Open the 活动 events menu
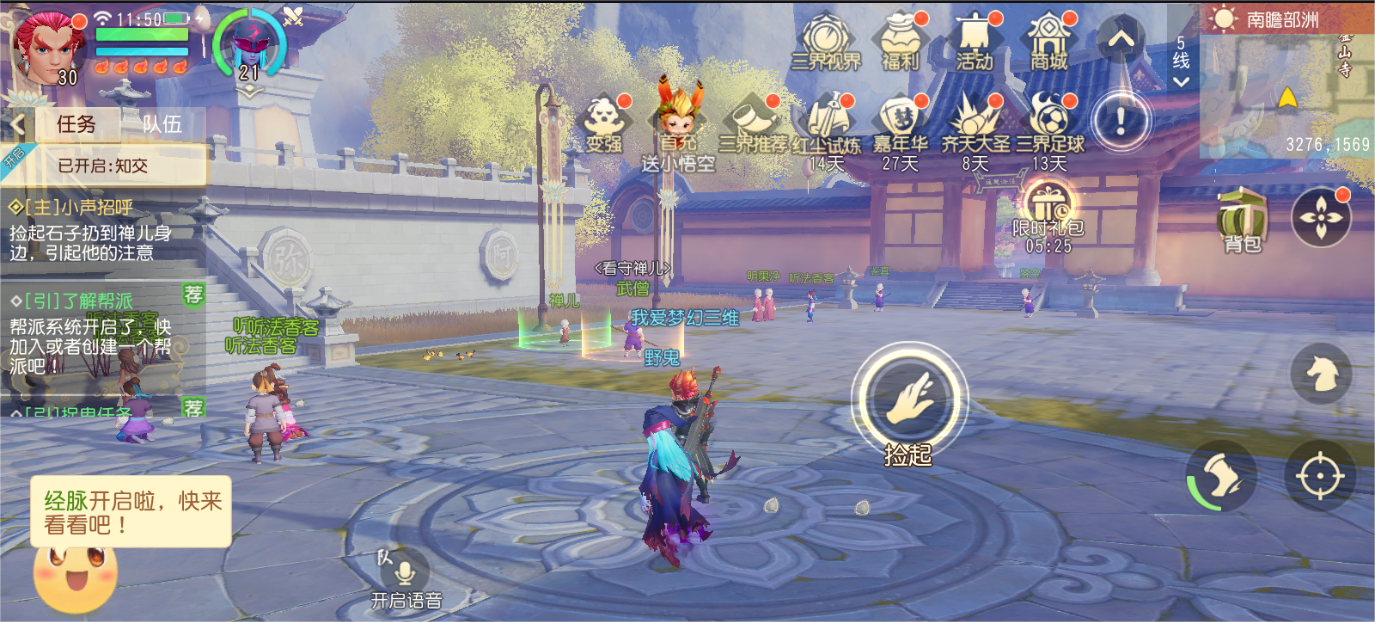The image size is (1375, 622). tap(974, 40)
